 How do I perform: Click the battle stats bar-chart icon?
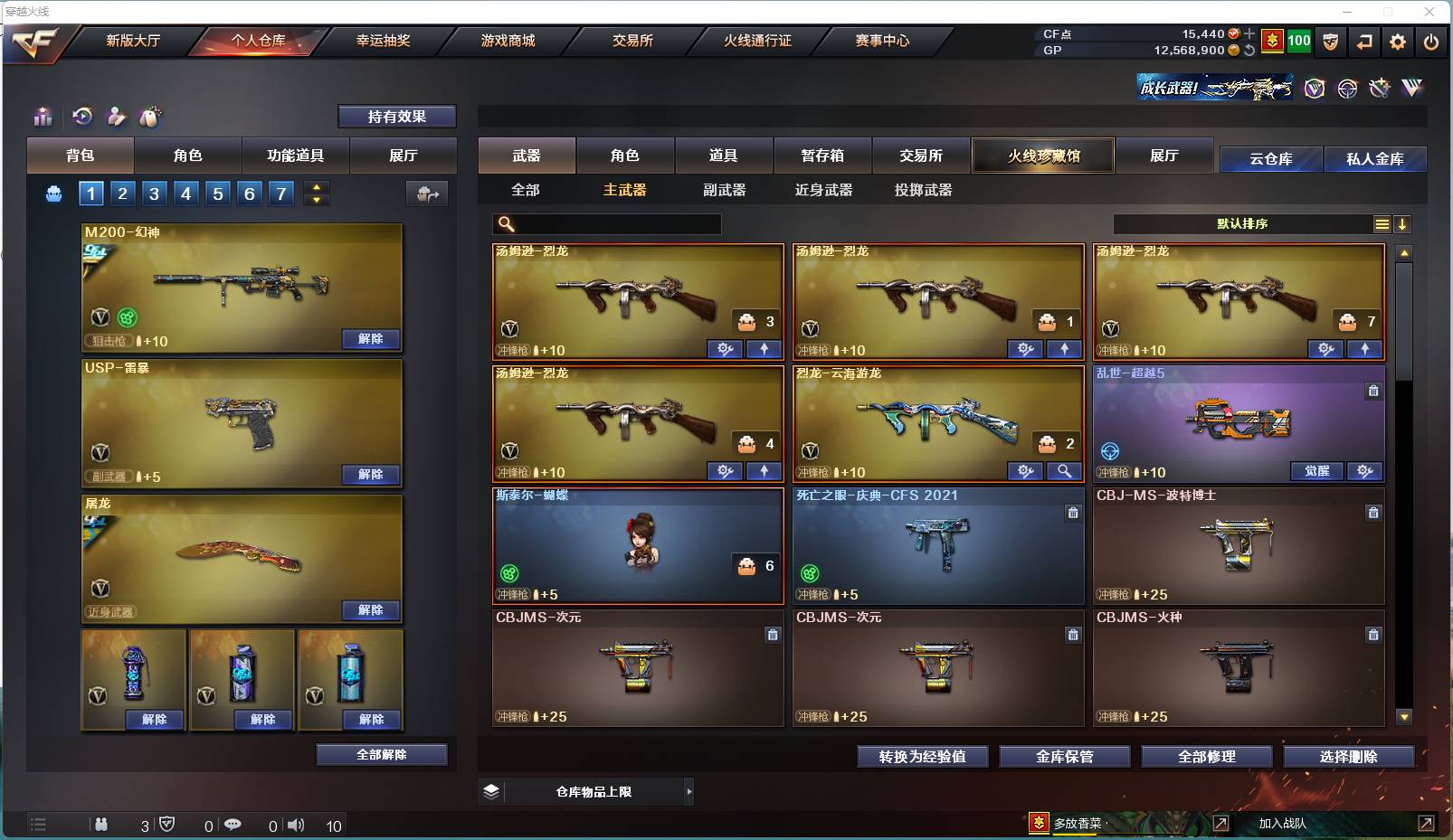coord(42,117)
